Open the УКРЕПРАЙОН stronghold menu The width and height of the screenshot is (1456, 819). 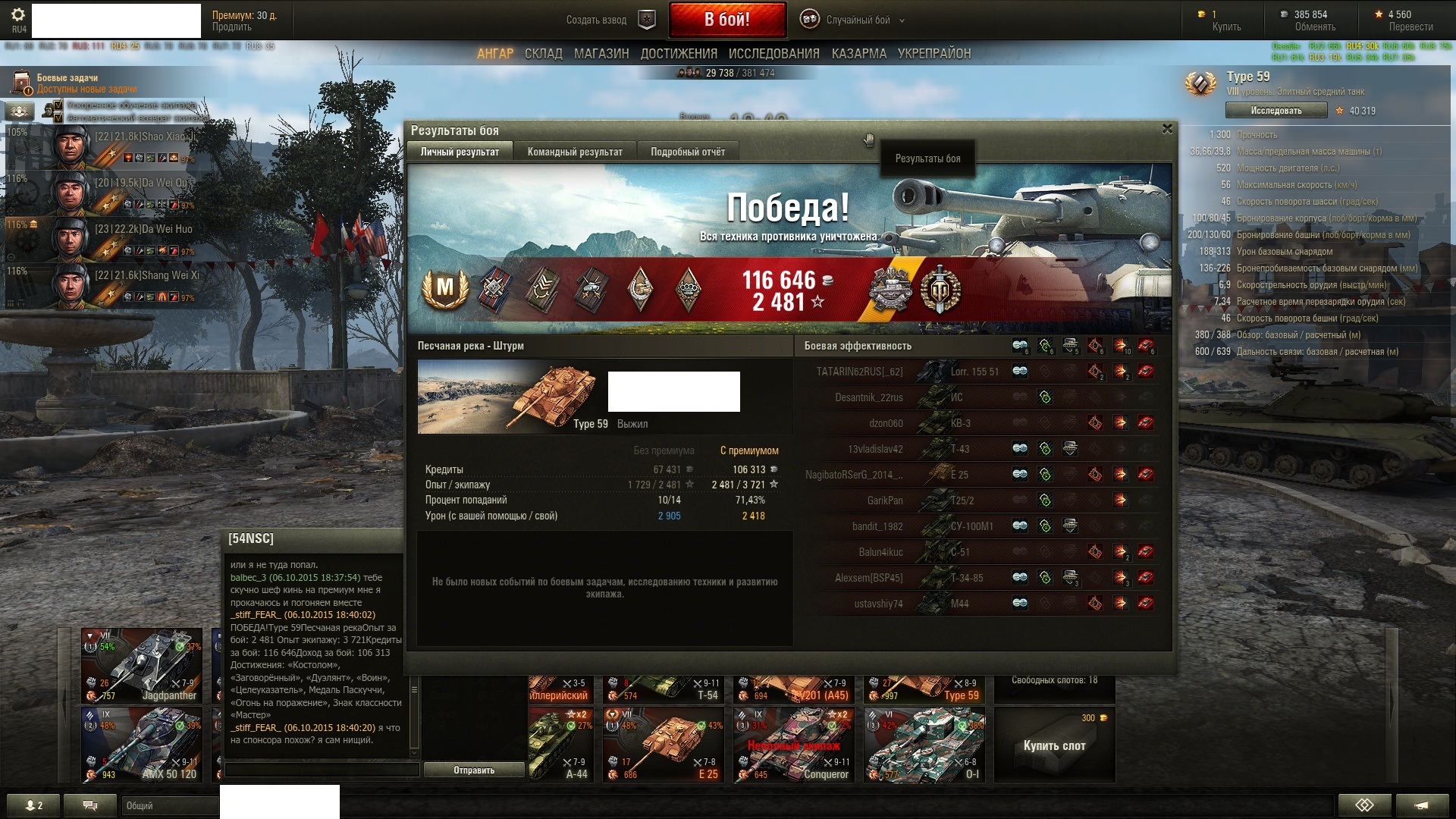tap(934, 54)
